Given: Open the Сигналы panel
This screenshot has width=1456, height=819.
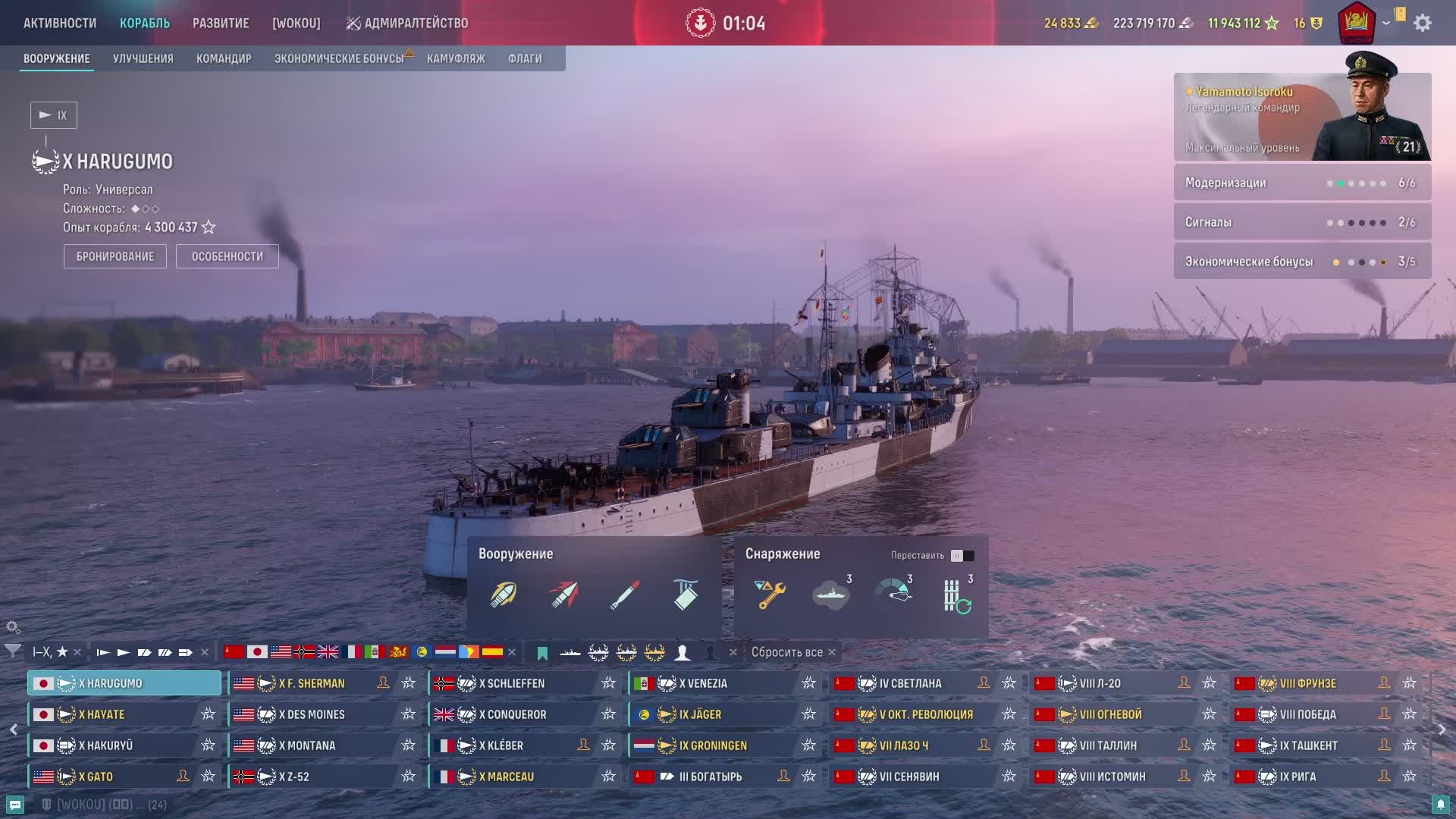Looking at the screenshot, I should (1302, 222).
